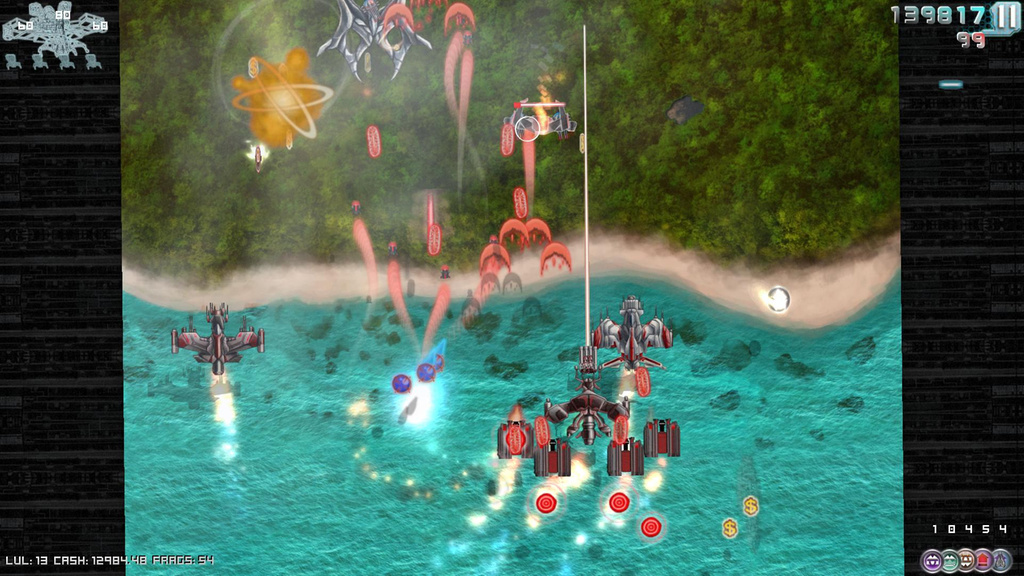Activate the brown monster-face power-up icon
Image resolution: width=1024 pixels, height=576 pixels.
pos(966,560)
